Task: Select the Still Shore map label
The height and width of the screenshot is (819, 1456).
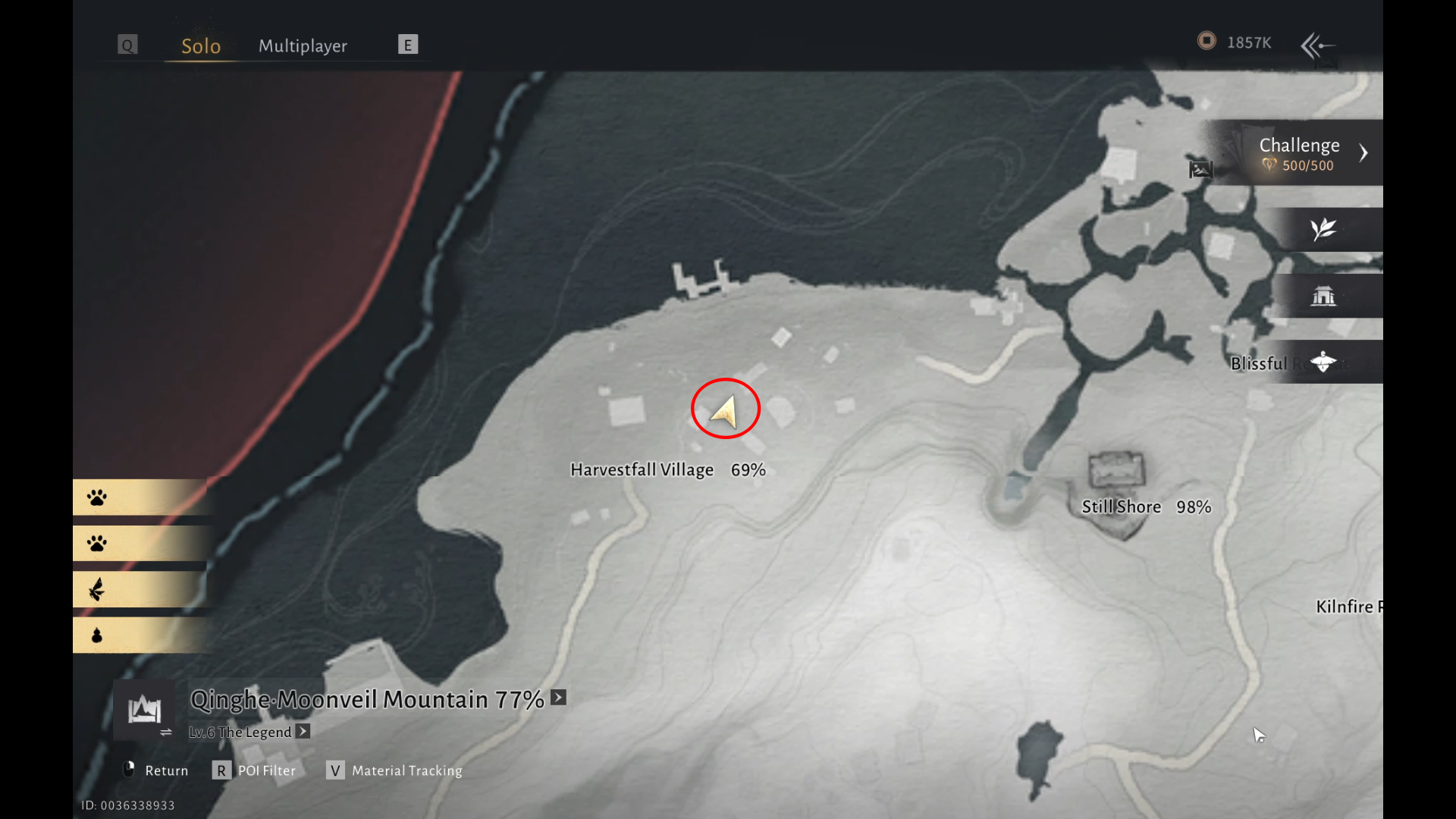Action: [1121, 507]
